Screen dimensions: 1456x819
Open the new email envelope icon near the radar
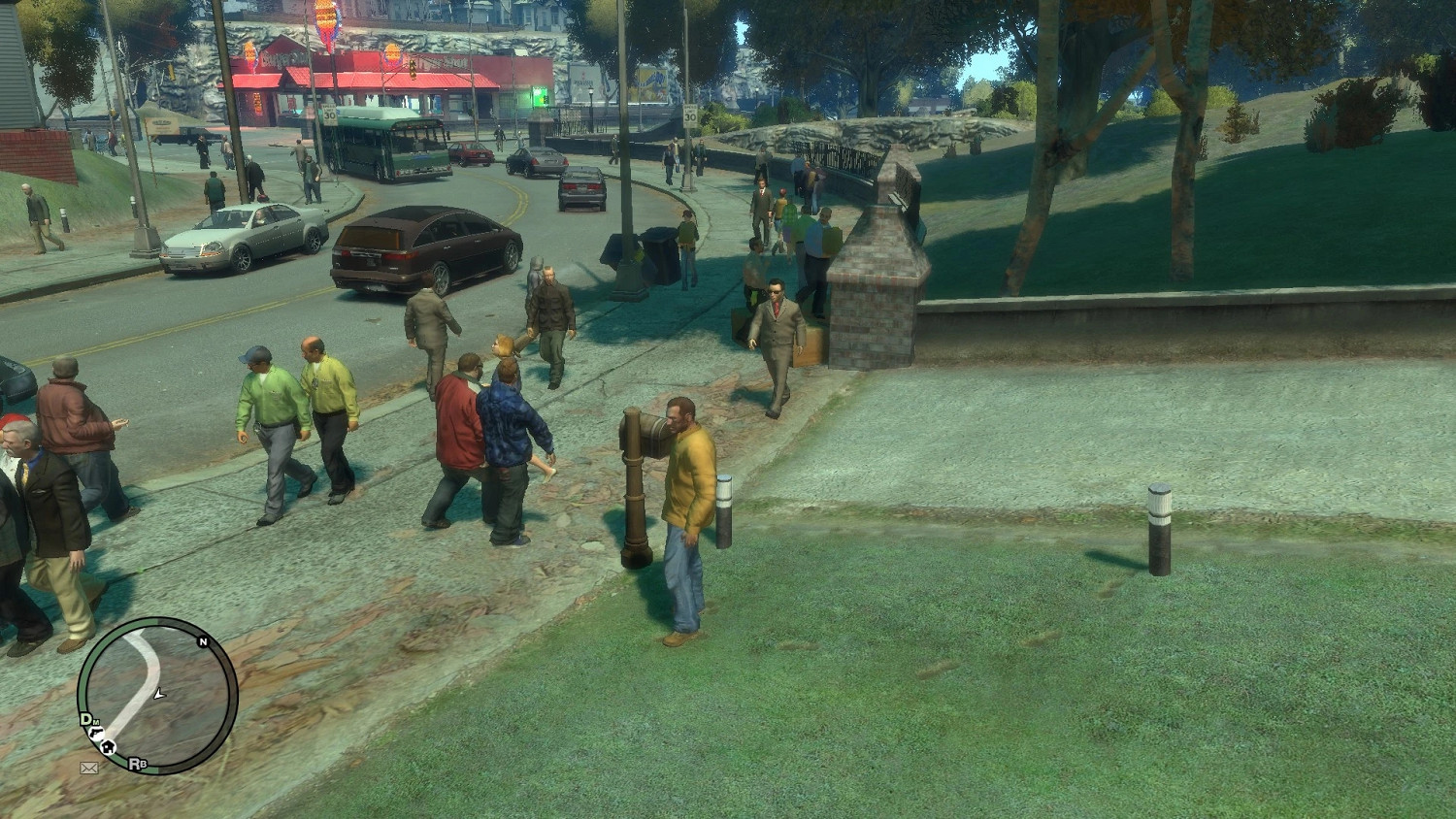tap(90, 768)
